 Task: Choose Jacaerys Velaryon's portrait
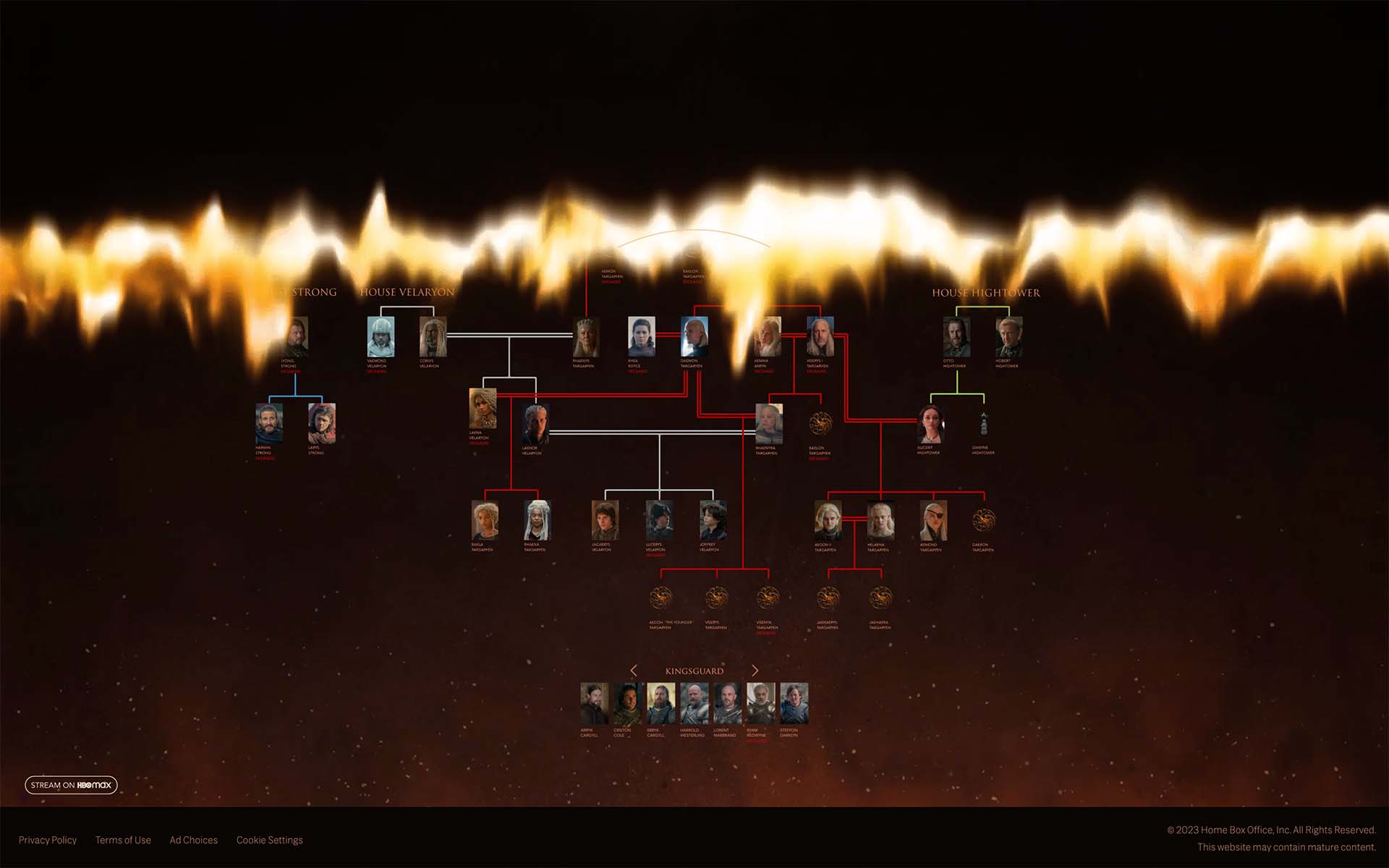pyautogui.click(x=605, y=521)
